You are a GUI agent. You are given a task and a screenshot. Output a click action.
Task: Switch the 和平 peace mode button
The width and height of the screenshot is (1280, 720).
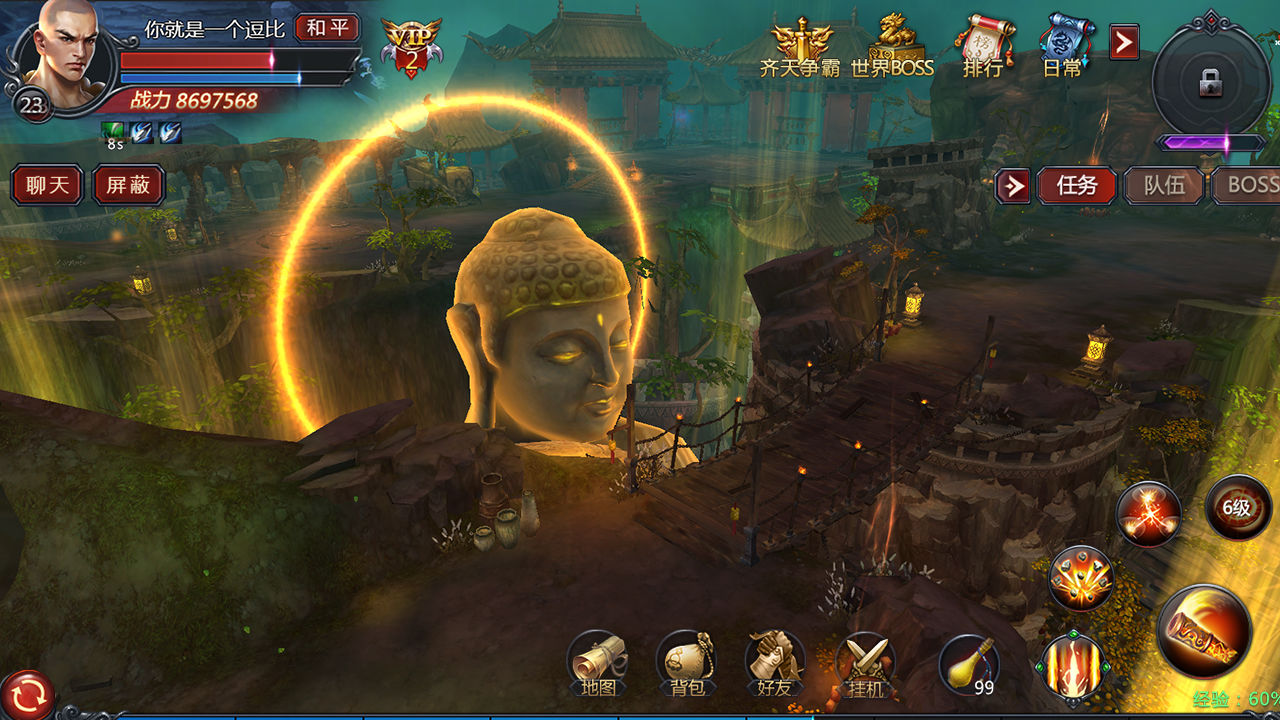coord(327,28)
